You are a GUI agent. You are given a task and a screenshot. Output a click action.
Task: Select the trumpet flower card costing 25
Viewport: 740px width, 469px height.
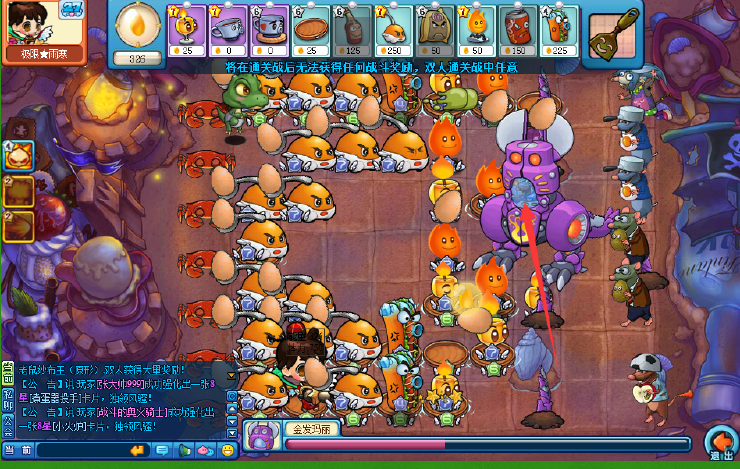[x=187, y=28]
